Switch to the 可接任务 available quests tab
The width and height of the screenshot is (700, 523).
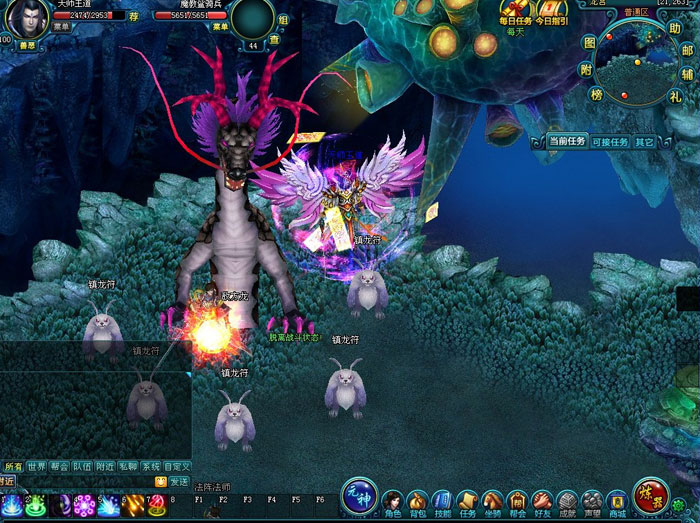[609, 142]
